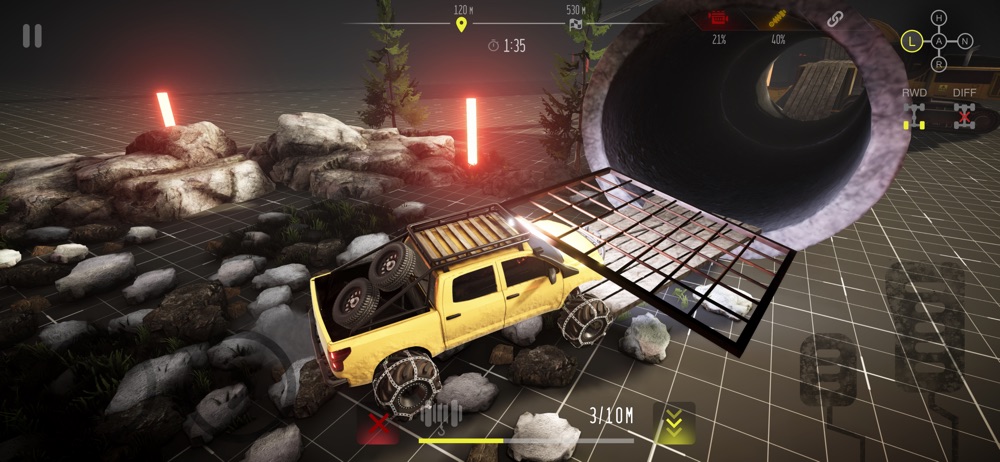Screen dimensions: 1000x462
Task: Select the H high gear
Action: (938, 18)
